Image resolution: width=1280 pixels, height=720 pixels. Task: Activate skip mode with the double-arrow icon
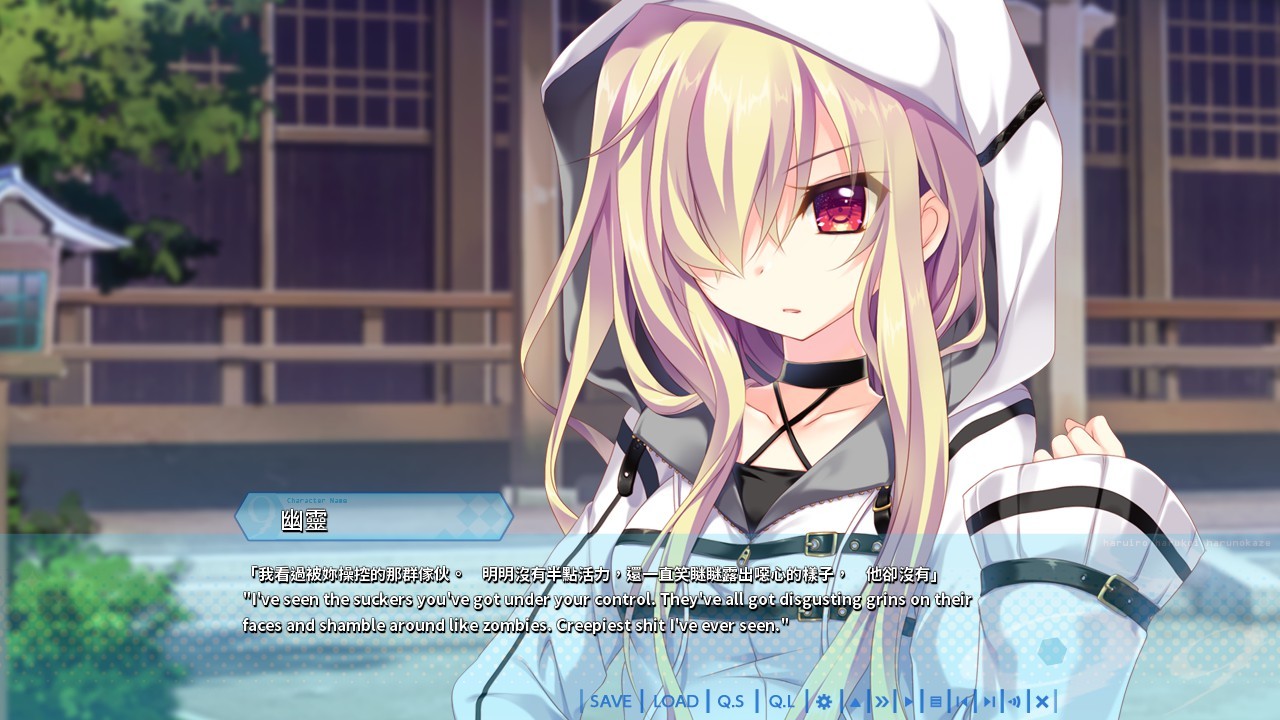coord(883,701)
